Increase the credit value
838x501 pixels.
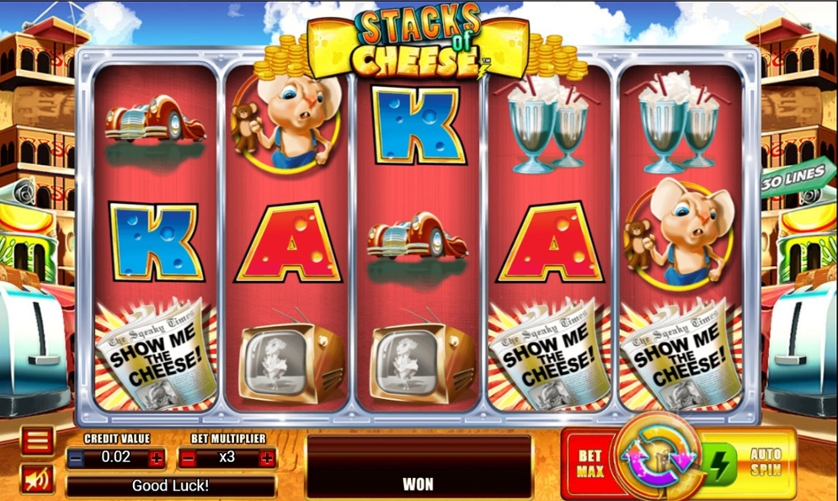[156, 459]
